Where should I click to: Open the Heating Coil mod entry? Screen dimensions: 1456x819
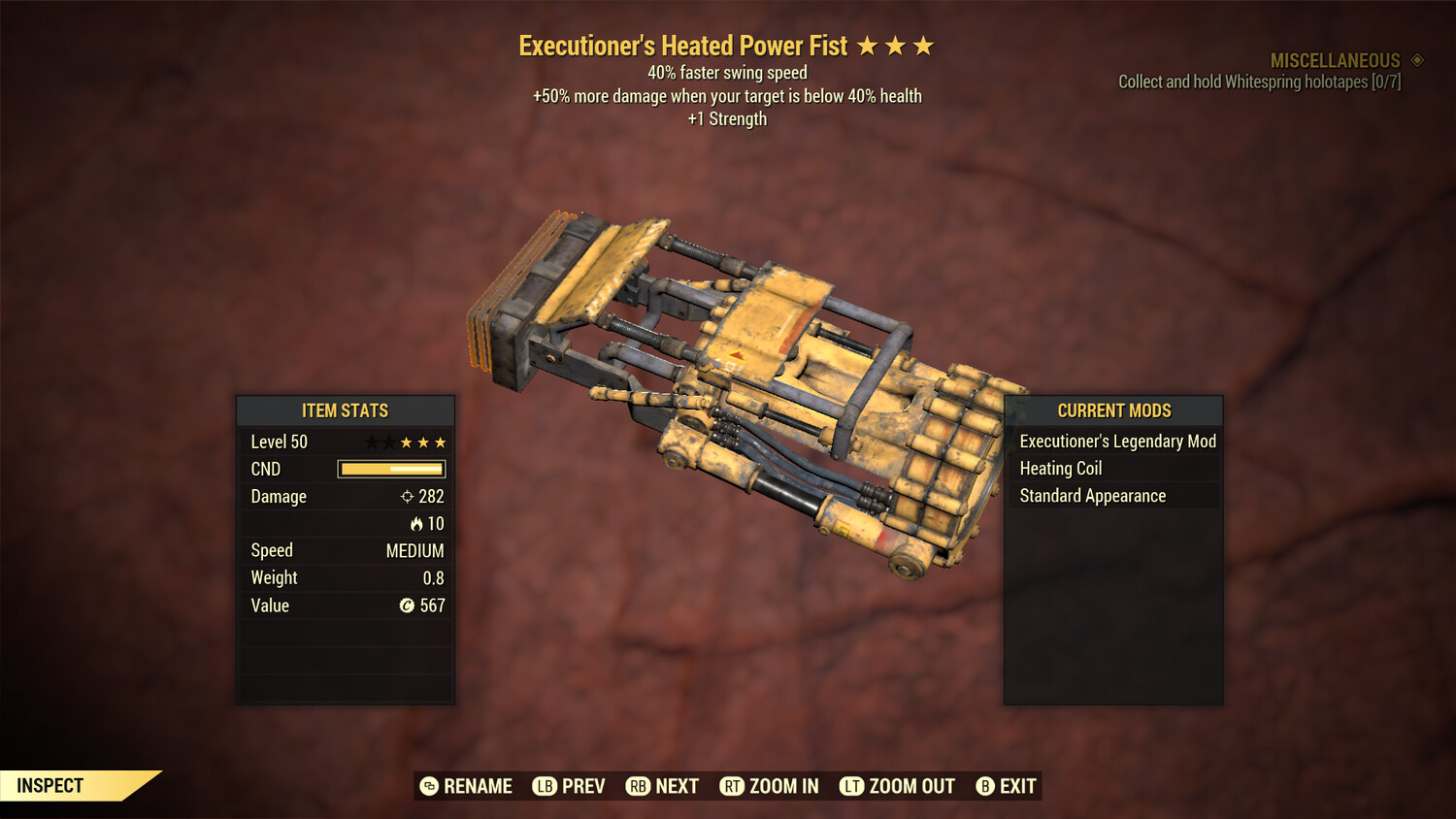pyautogui.click(x=1060, y=468)
